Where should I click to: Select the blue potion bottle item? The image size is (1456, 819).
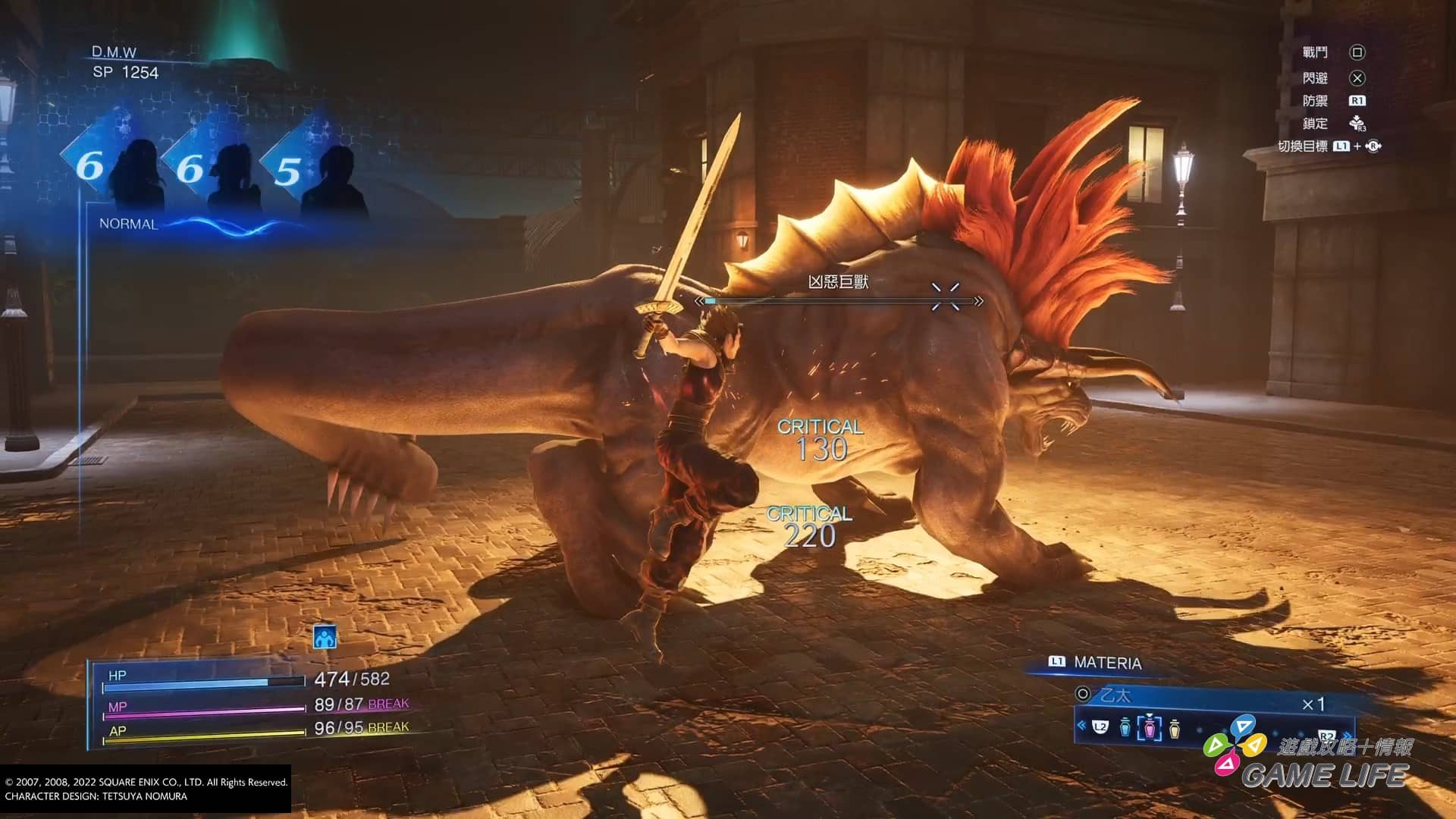click(1125, 728)
